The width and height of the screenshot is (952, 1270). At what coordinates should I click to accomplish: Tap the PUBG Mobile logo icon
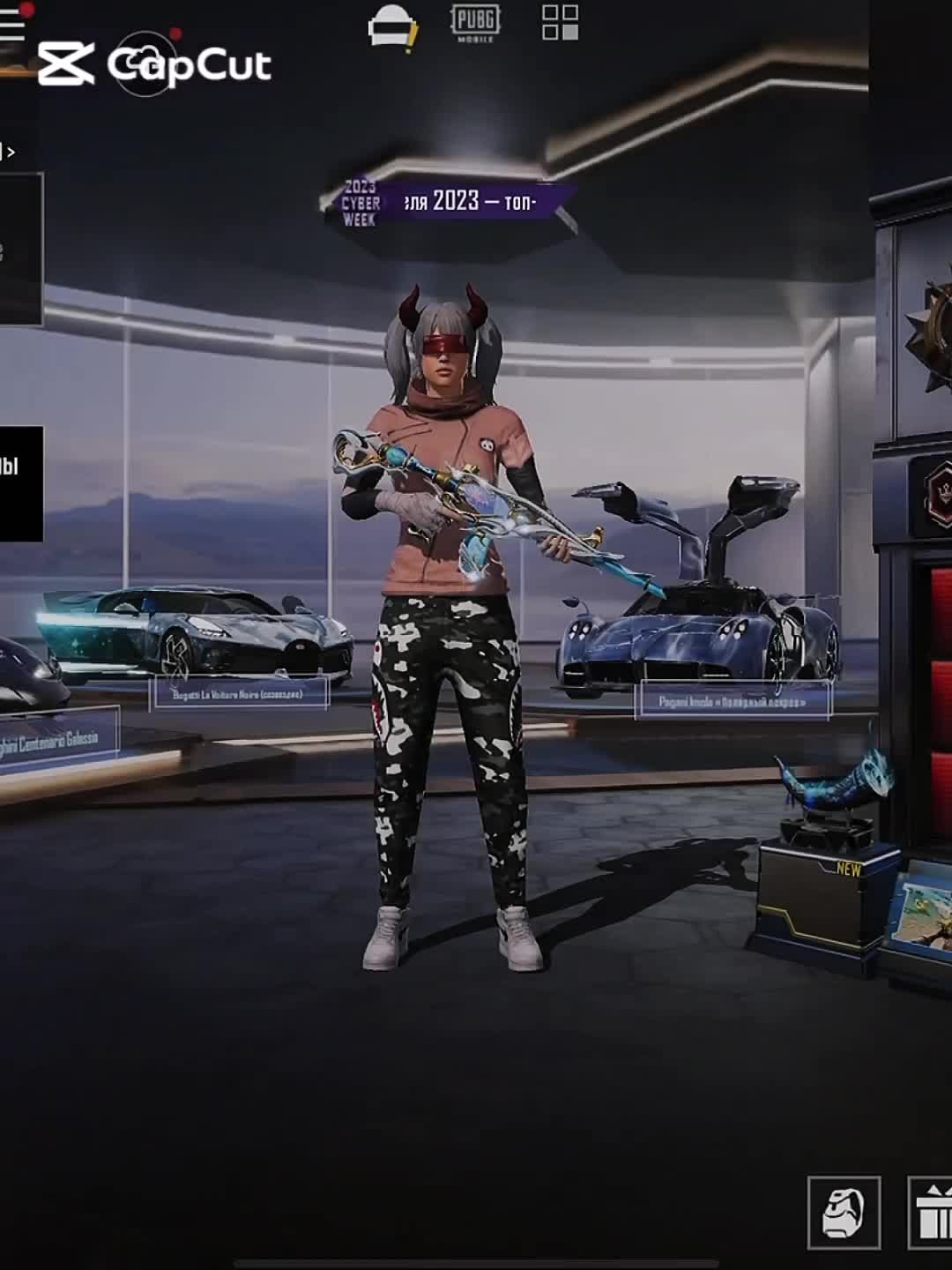click(x=475, y=22)
